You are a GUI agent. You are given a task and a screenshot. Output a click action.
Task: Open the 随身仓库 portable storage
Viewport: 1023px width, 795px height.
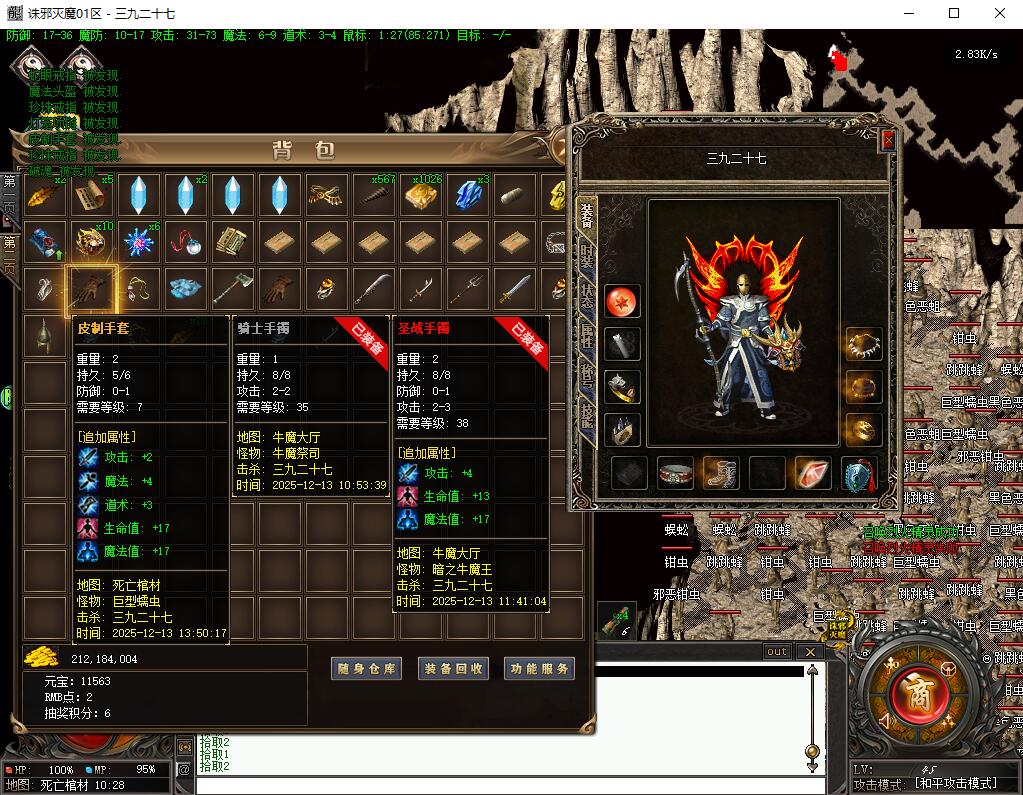click(x=366, y=669)
